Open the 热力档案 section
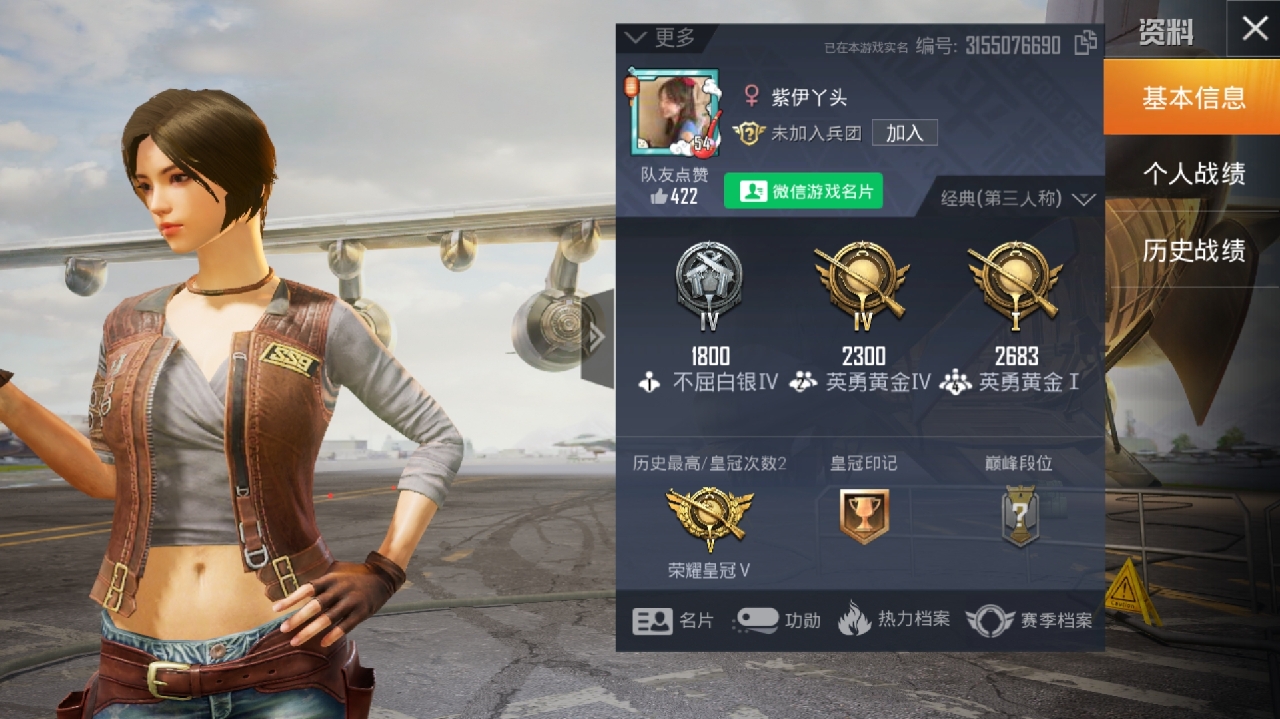 click(x=893, y=620)
